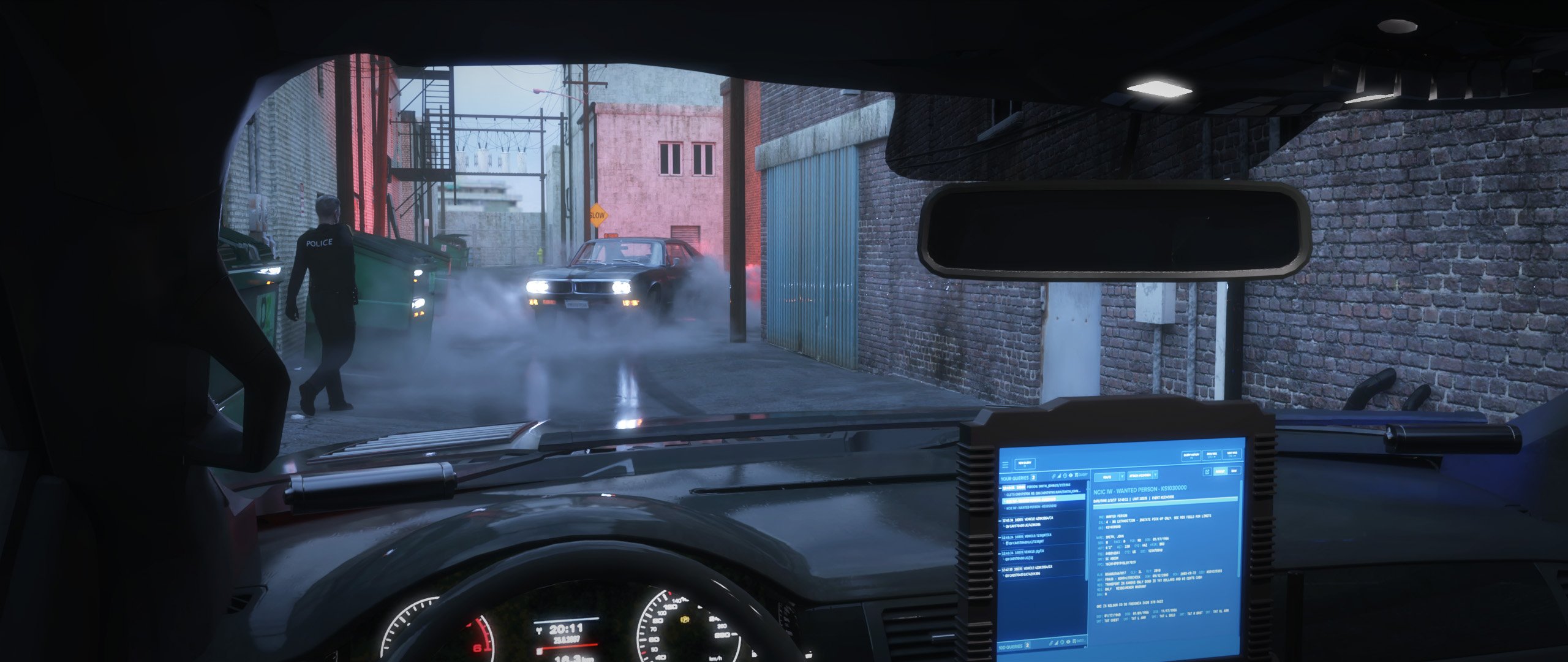Viewport: 1568px width, 662px height.
Task: Click the QUERY icon above the query list
Action: (1077, 474)
